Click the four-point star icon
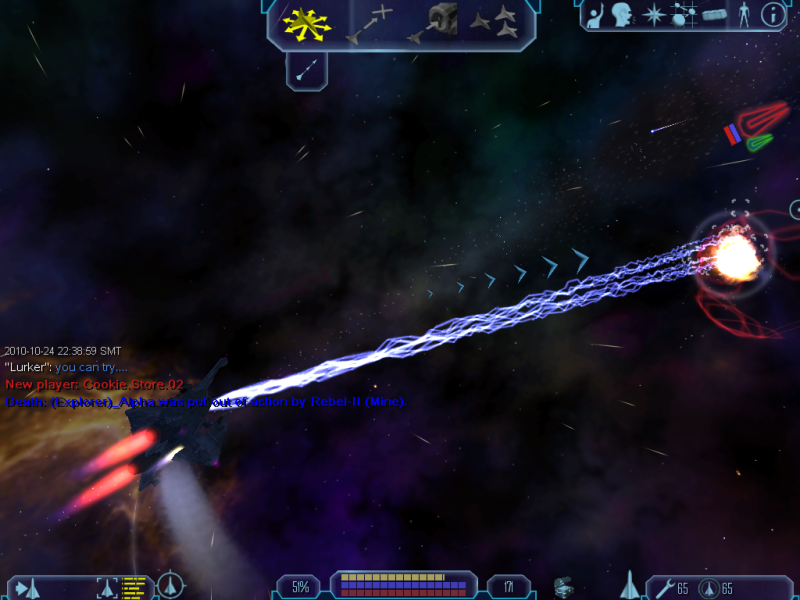 pos(654,15)
